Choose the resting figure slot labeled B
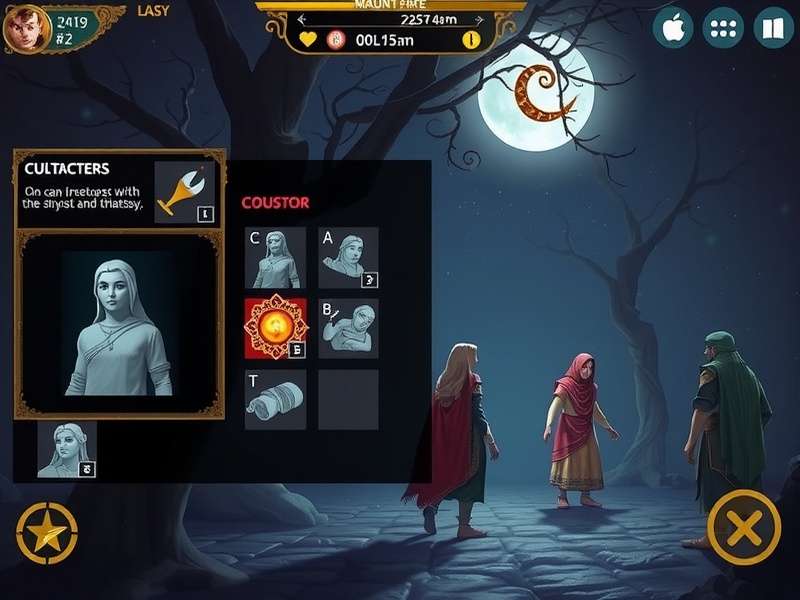Screen dimensions: 800x600 coord(348,328)
